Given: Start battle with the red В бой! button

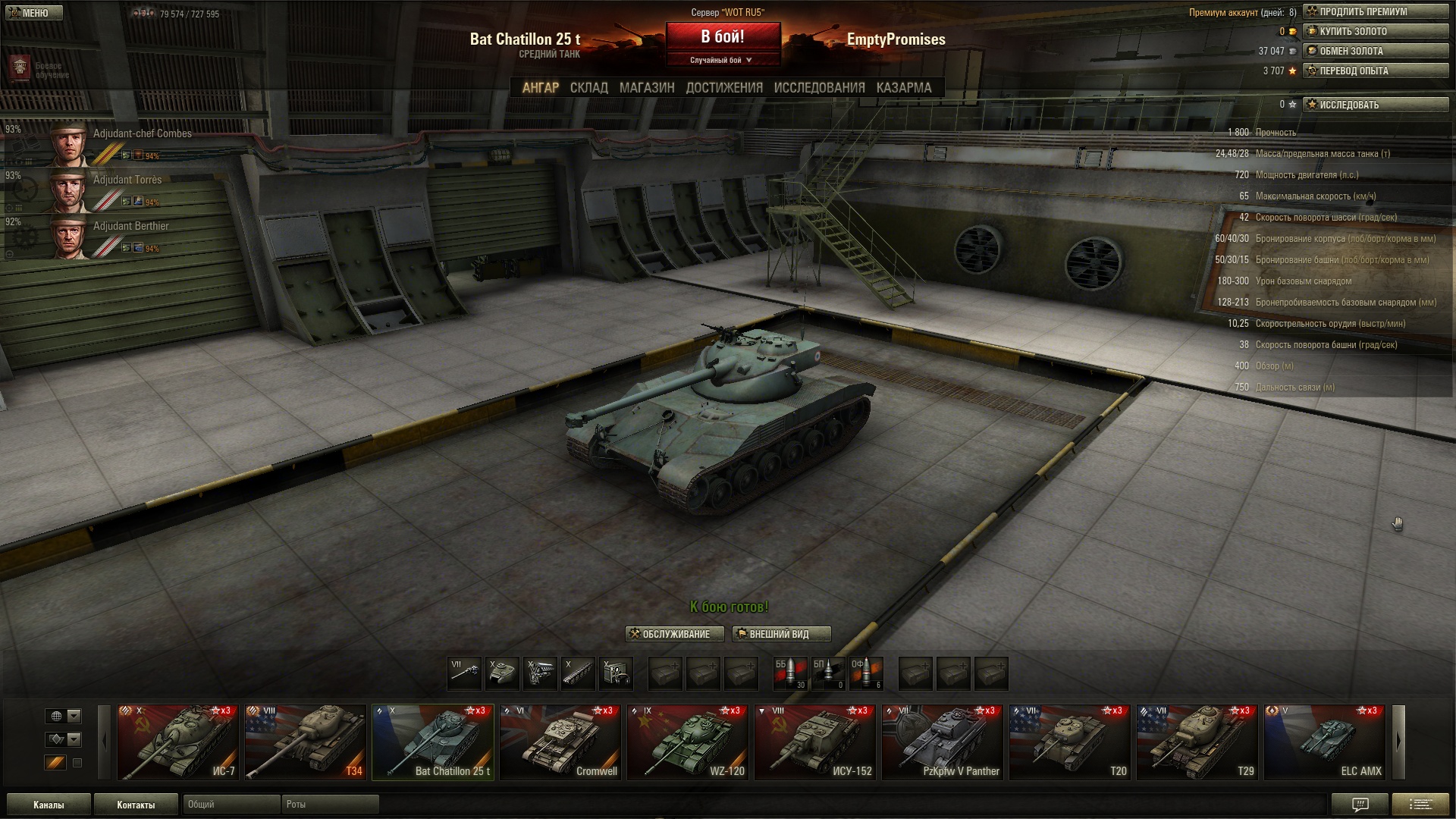Looking at the screenshot, I should [723, 37].
